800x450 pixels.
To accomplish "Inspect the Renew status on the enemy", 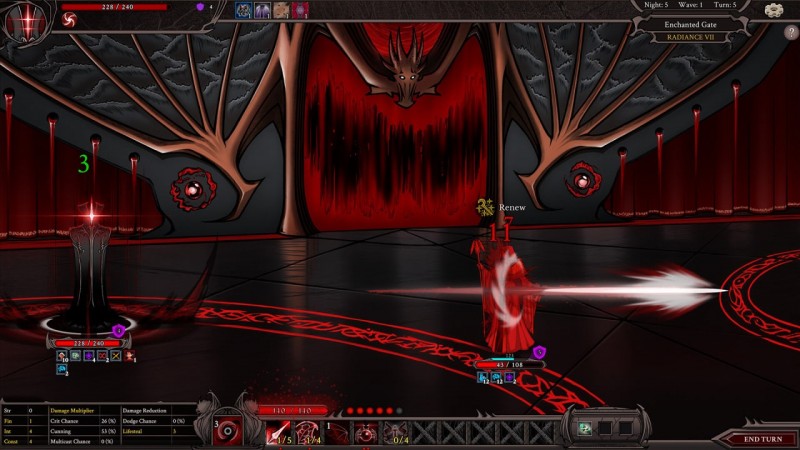I will coord(500,207).
